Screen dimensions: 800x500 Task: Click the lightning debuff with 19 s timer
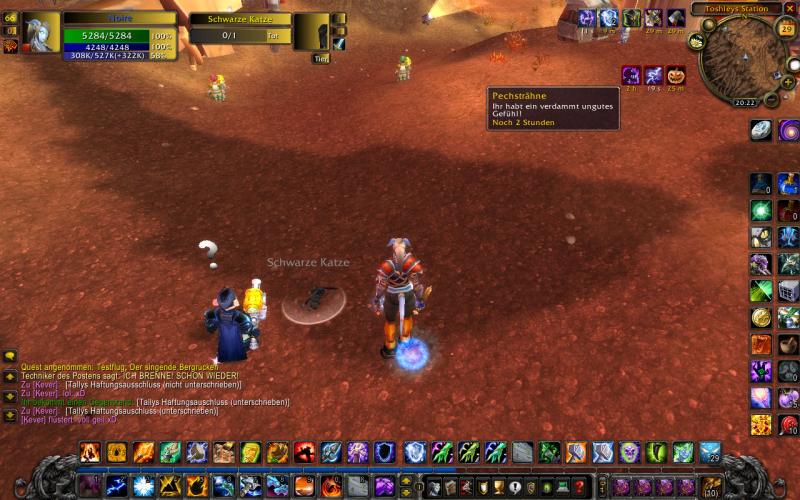coord(653,75)
